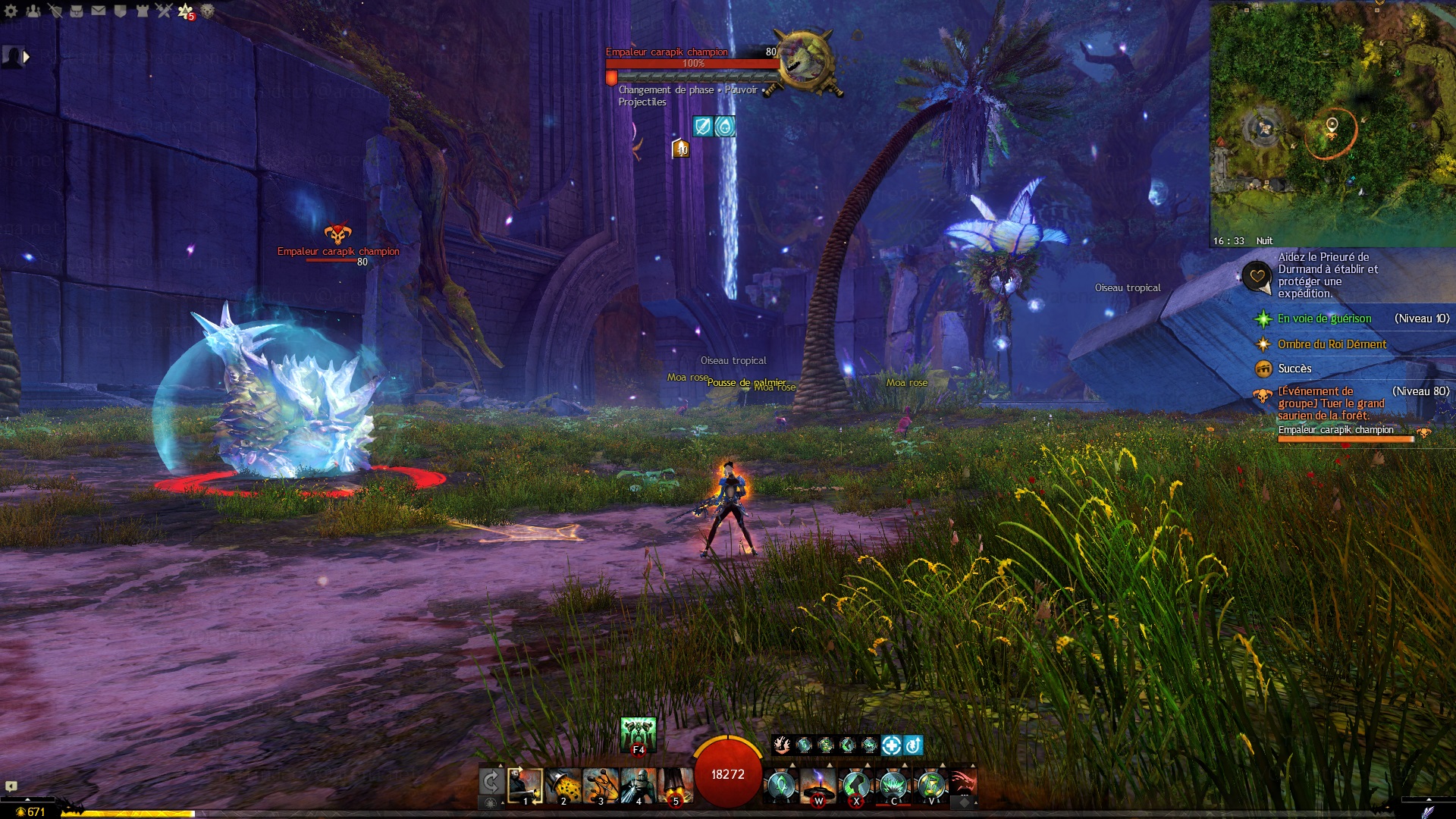Image resolution: width=1456 pixels, height=819 pixels.
Task: Click the minimap
Action: pyautogui.click(x=1332, y=121)
